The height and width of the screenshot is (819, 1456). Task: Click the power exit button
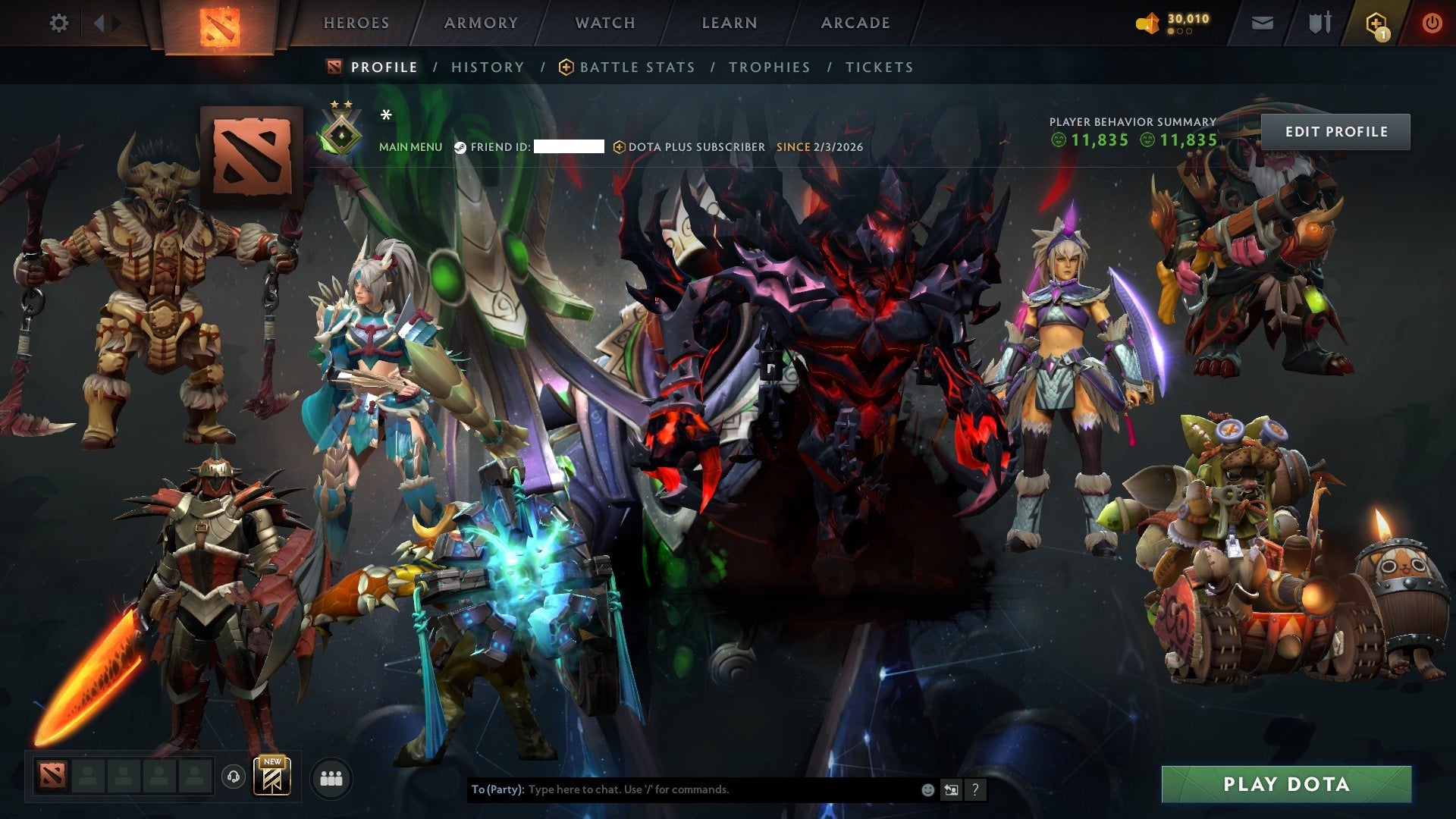(1432, 21)
